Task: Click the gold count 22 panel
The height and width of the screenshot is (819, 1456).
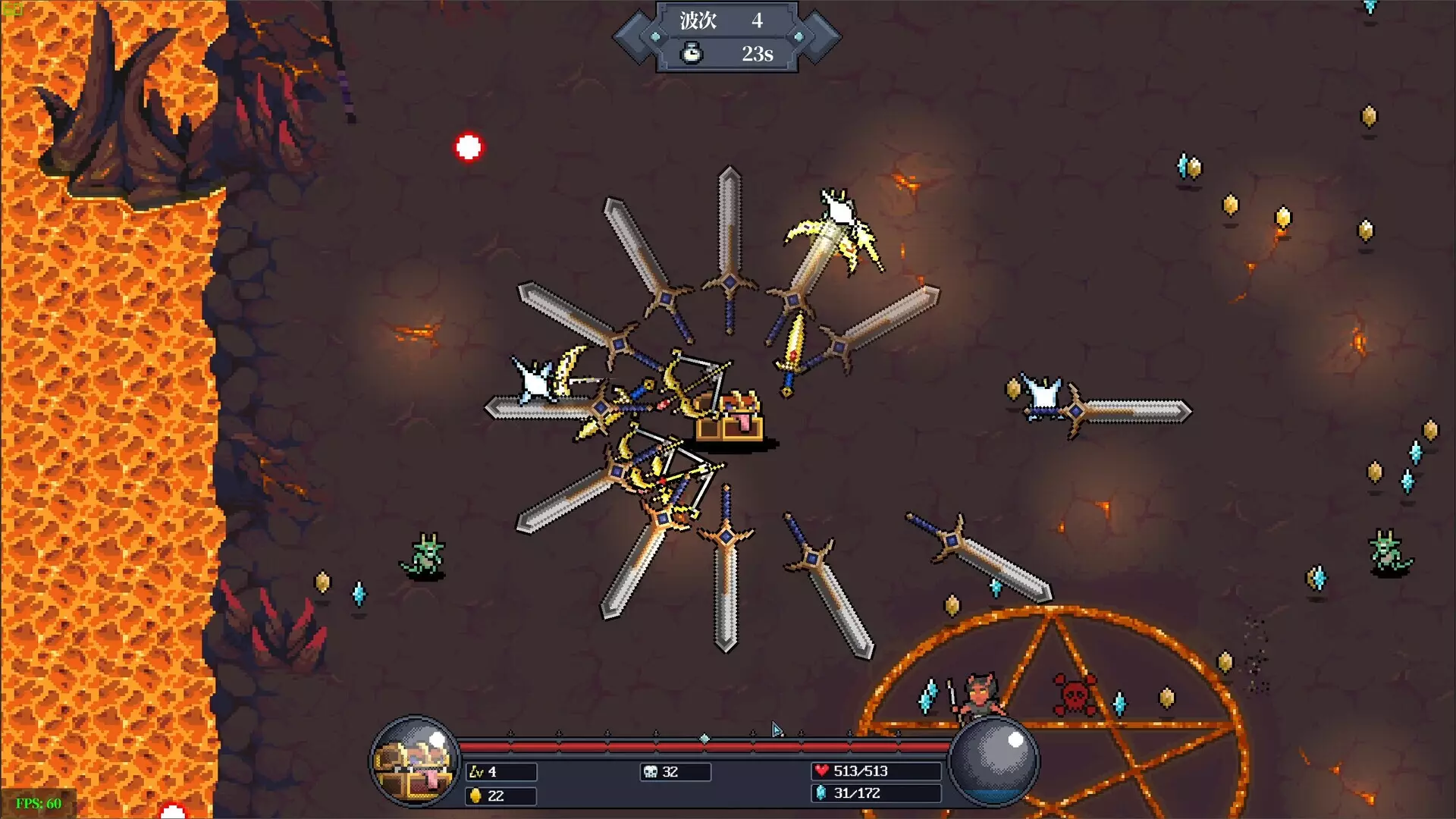Action: point(500,796)
